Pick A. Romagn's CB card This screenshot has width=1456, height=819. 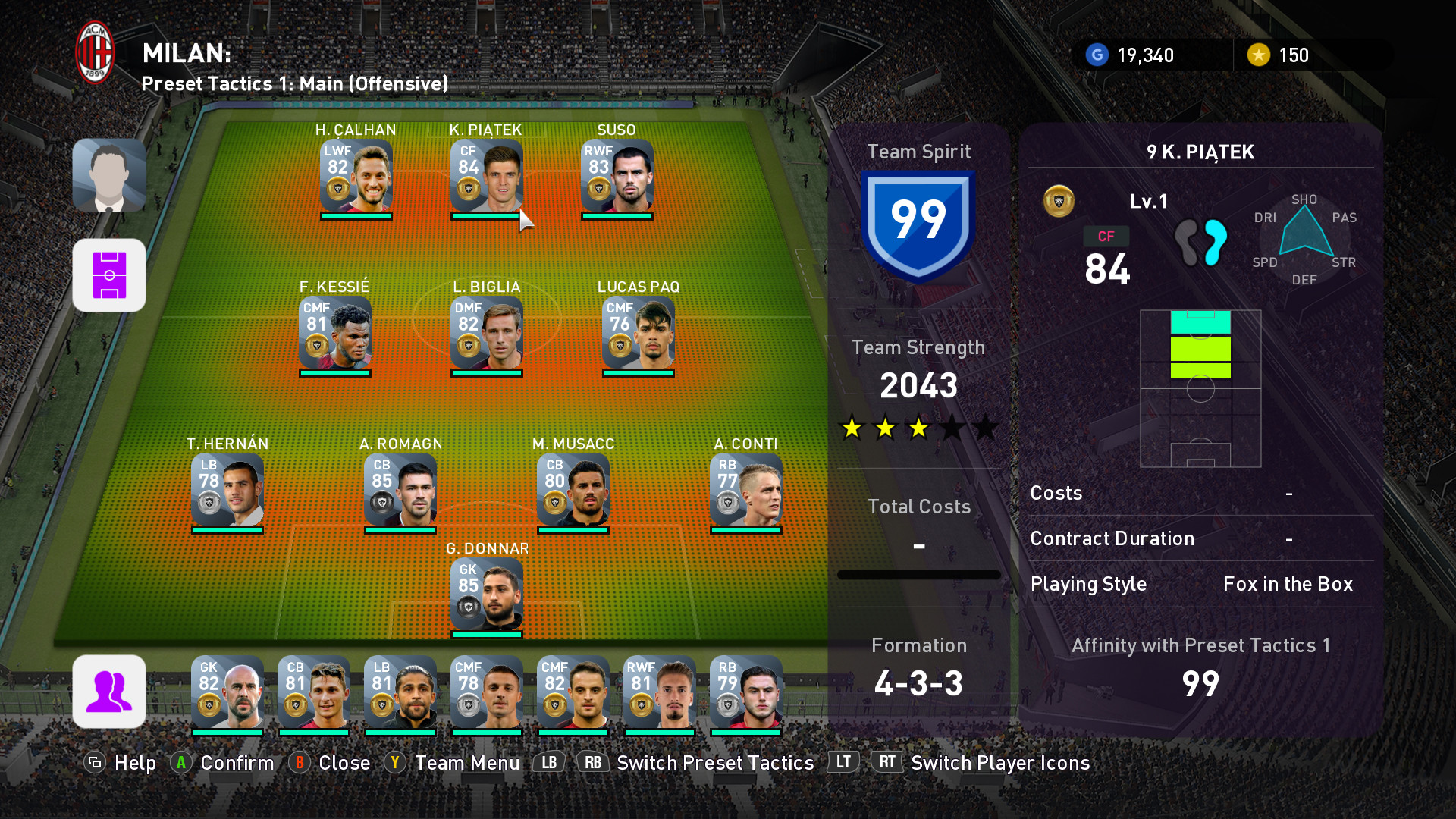click(x=400, y=490)
